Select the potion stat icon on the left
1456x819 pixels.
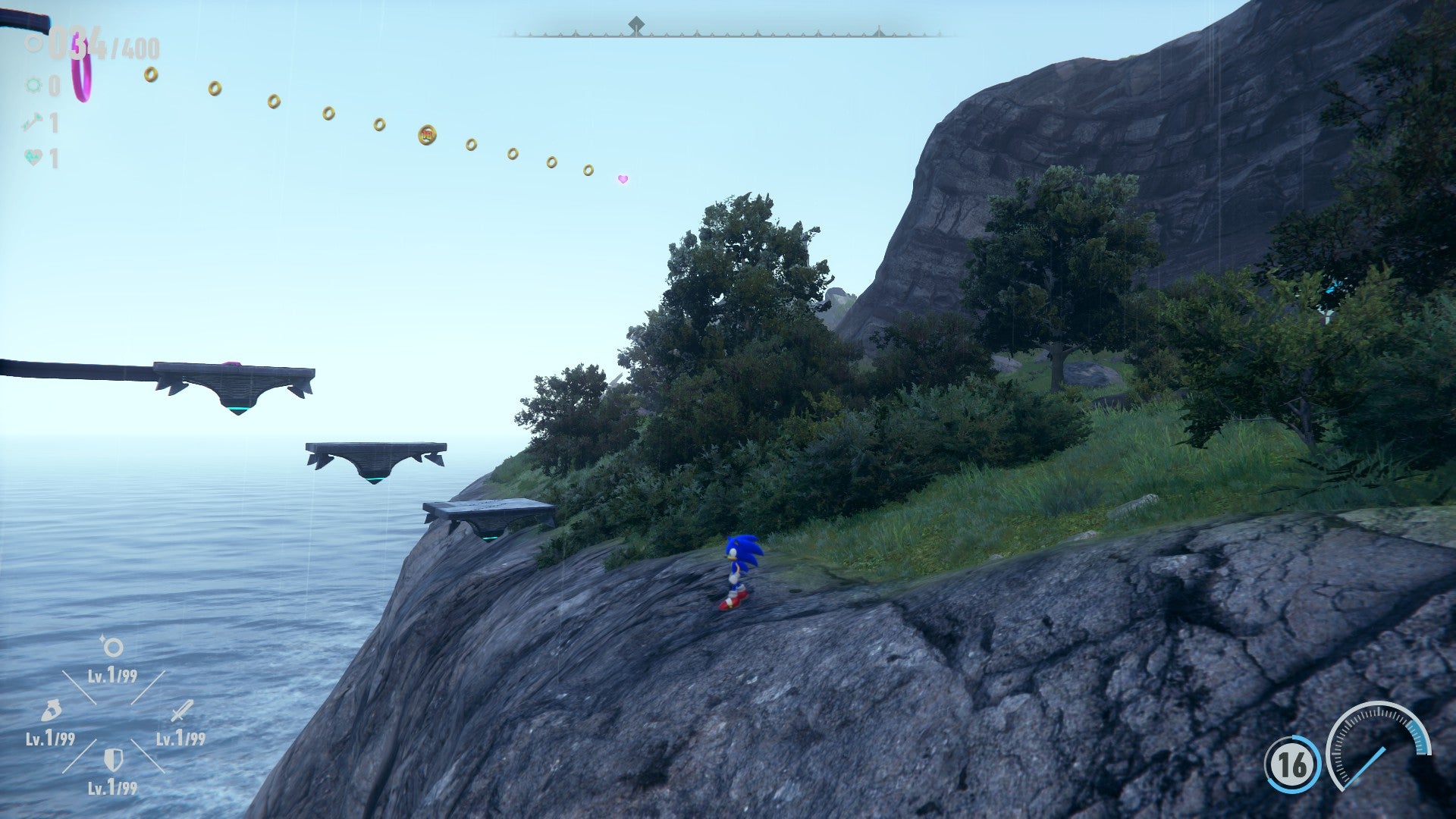(50, 711)
